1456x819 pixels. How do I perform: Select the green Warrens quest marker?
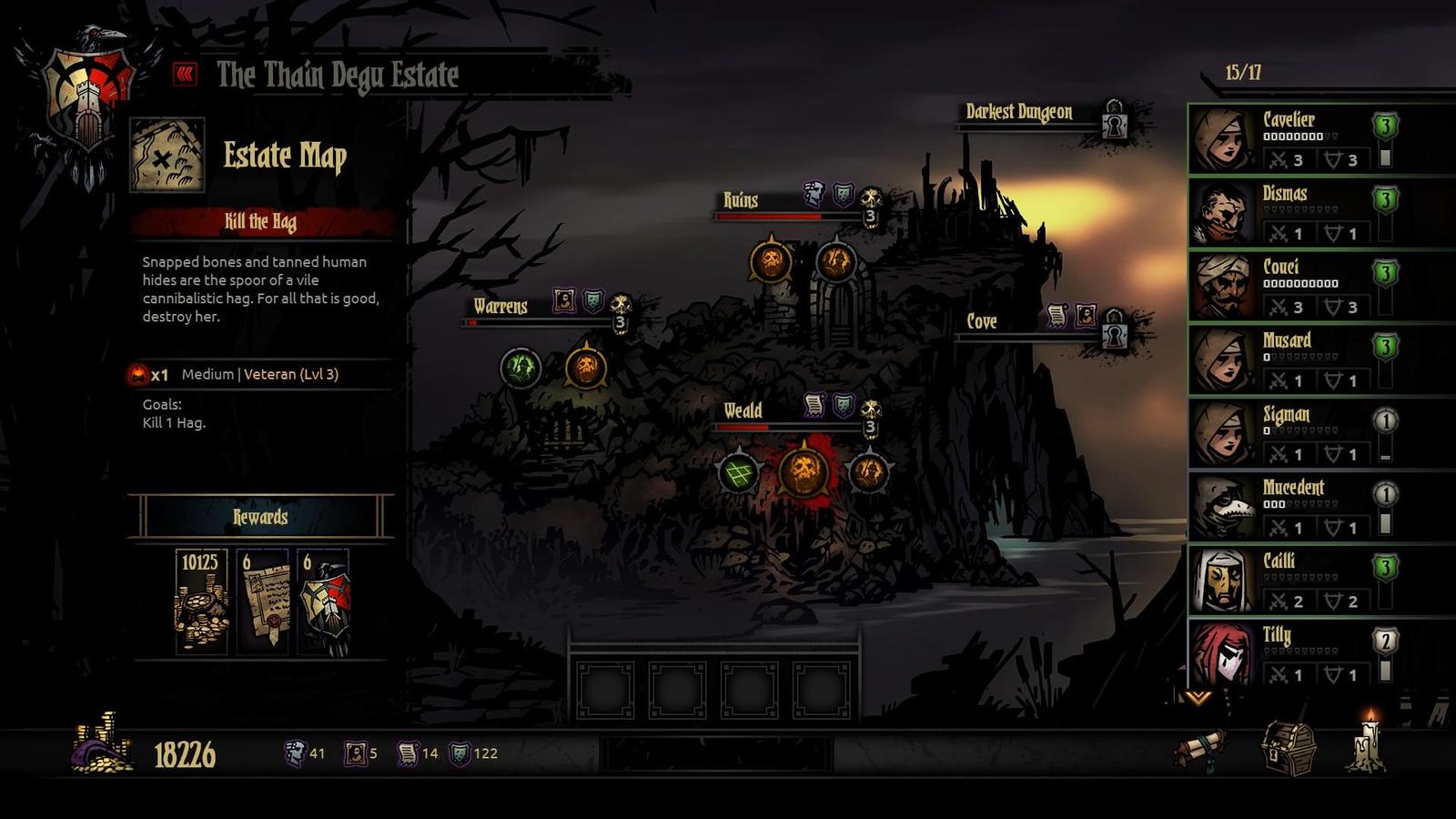tap(521, 368)
